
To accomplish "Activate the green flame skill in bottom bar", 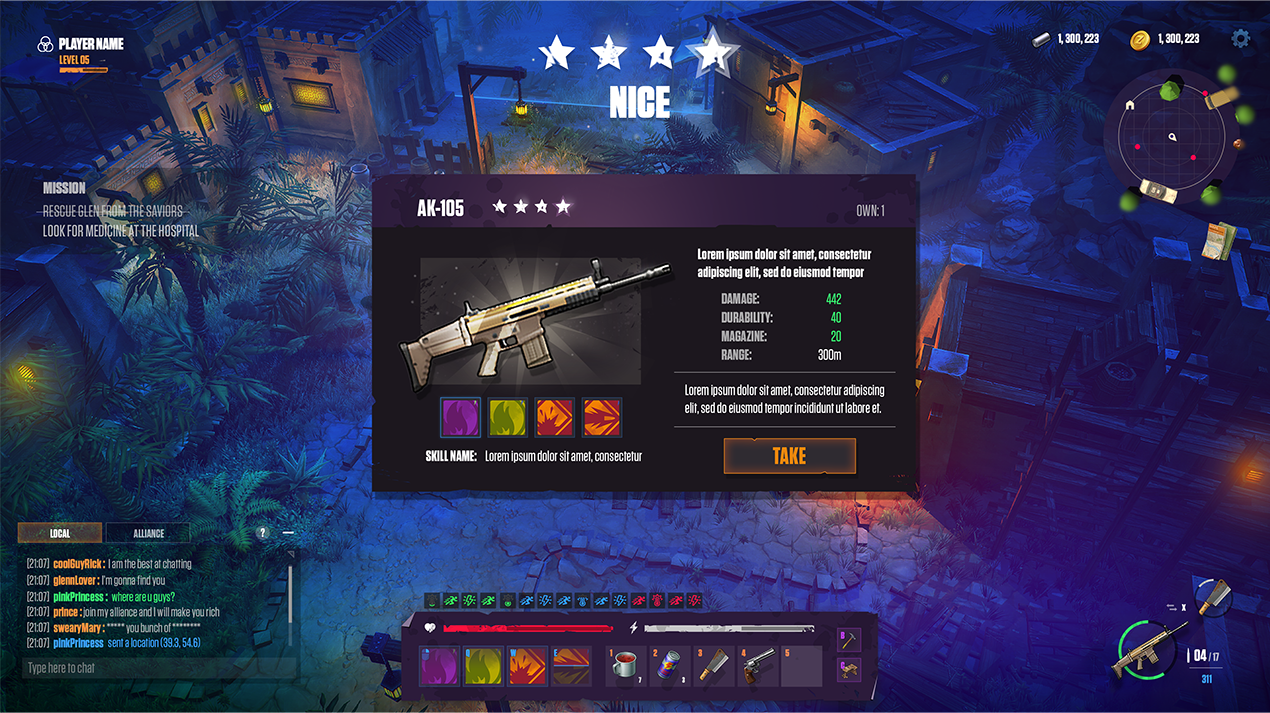I will coord(483,667).
